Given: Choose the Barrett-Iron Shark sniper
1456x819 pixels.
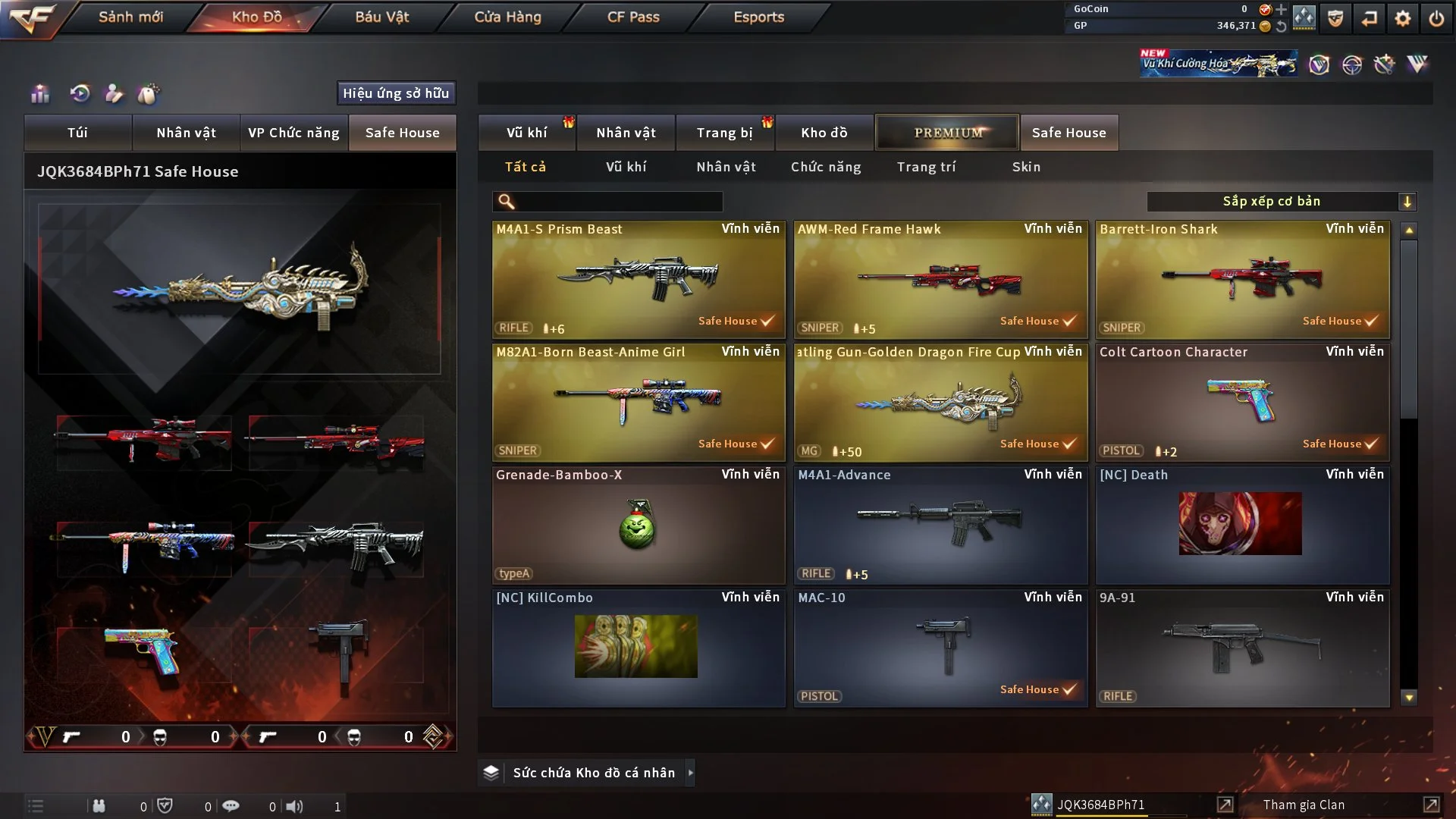Looking at the screenshot, I should (1242, 279).
